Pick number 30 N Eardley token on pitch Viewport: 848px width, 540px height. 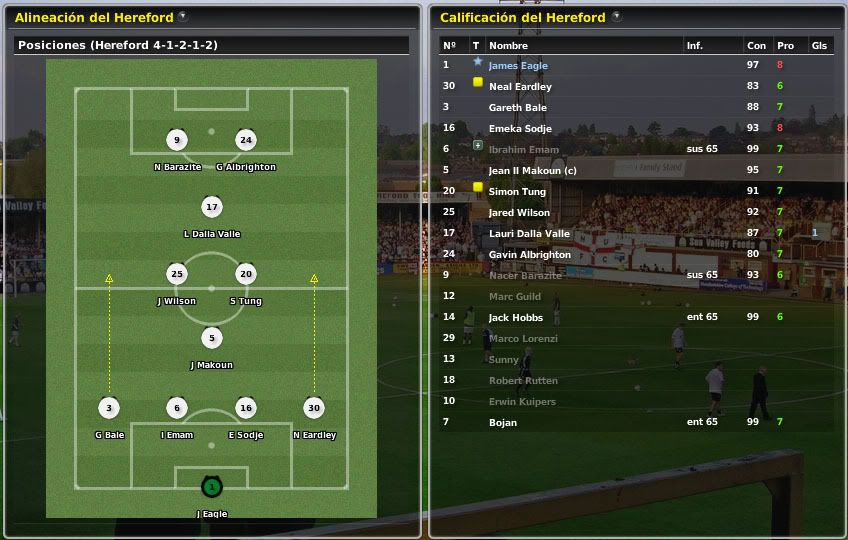point(314,408)
